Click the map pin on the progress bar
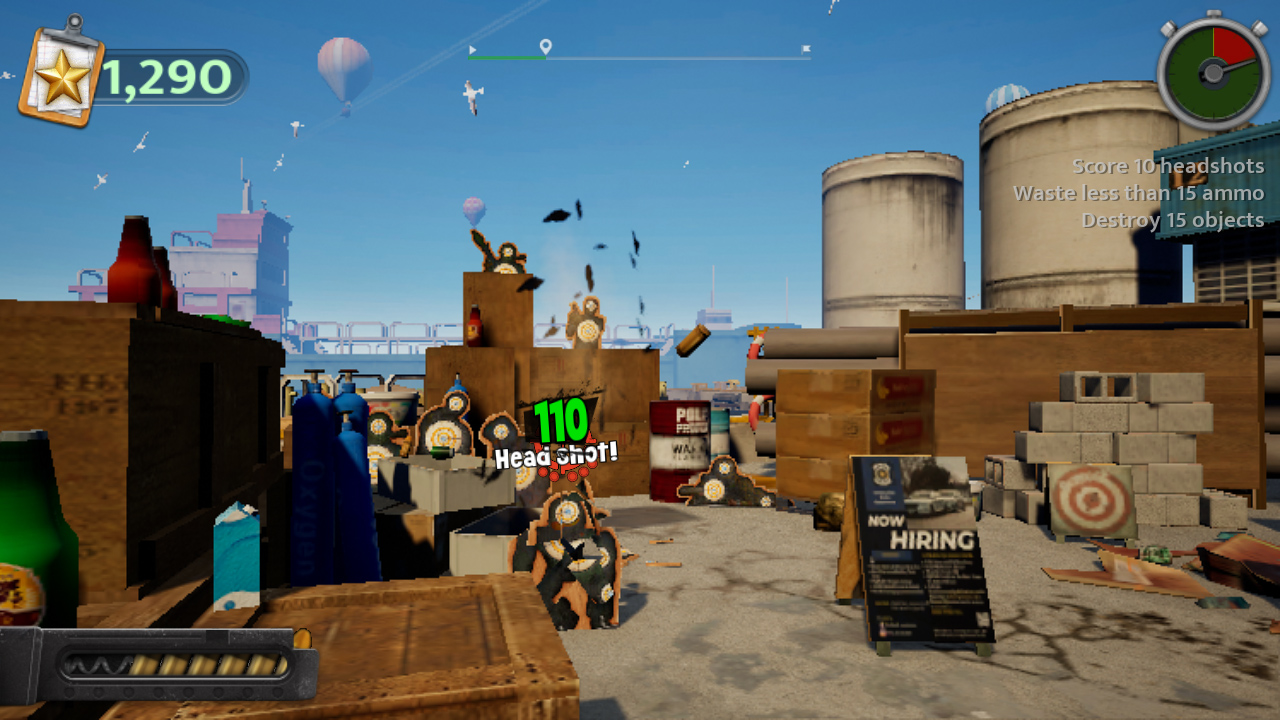Viewport: 1280px width, 720px height. [545, 46]
